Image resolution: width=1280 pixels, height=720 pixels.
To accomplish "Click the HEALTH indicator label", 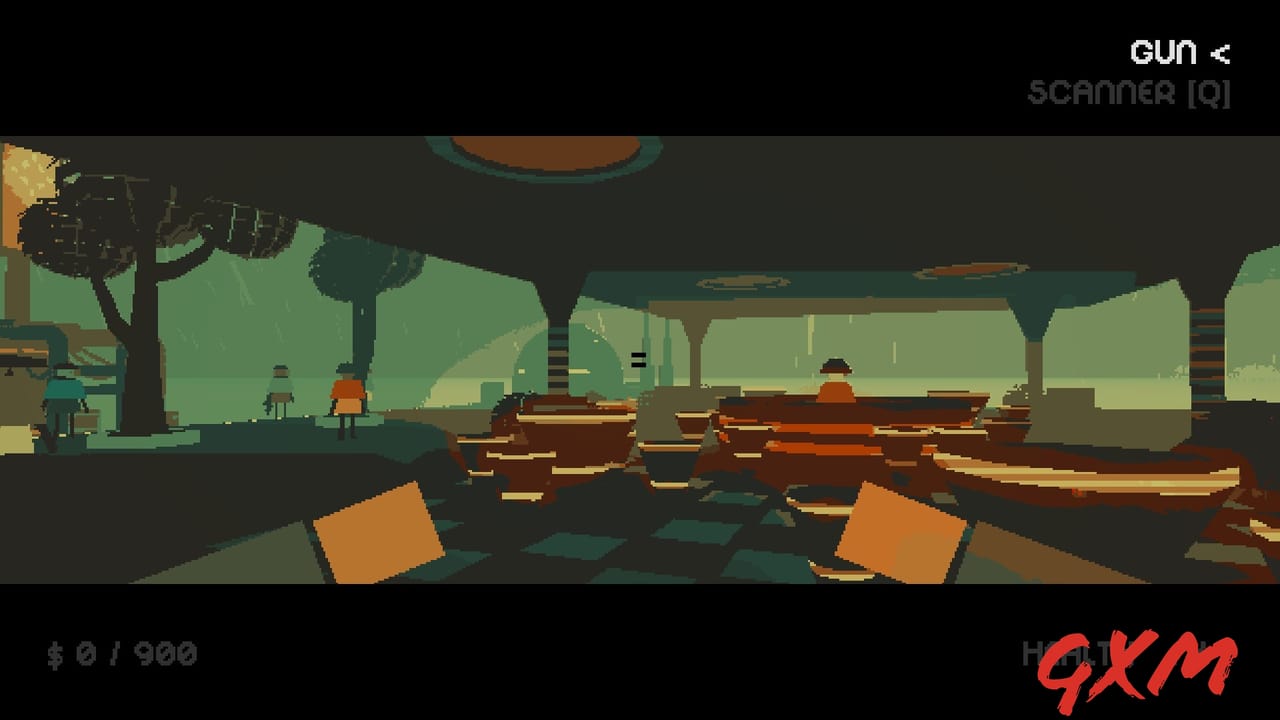I will point(1060,655).
